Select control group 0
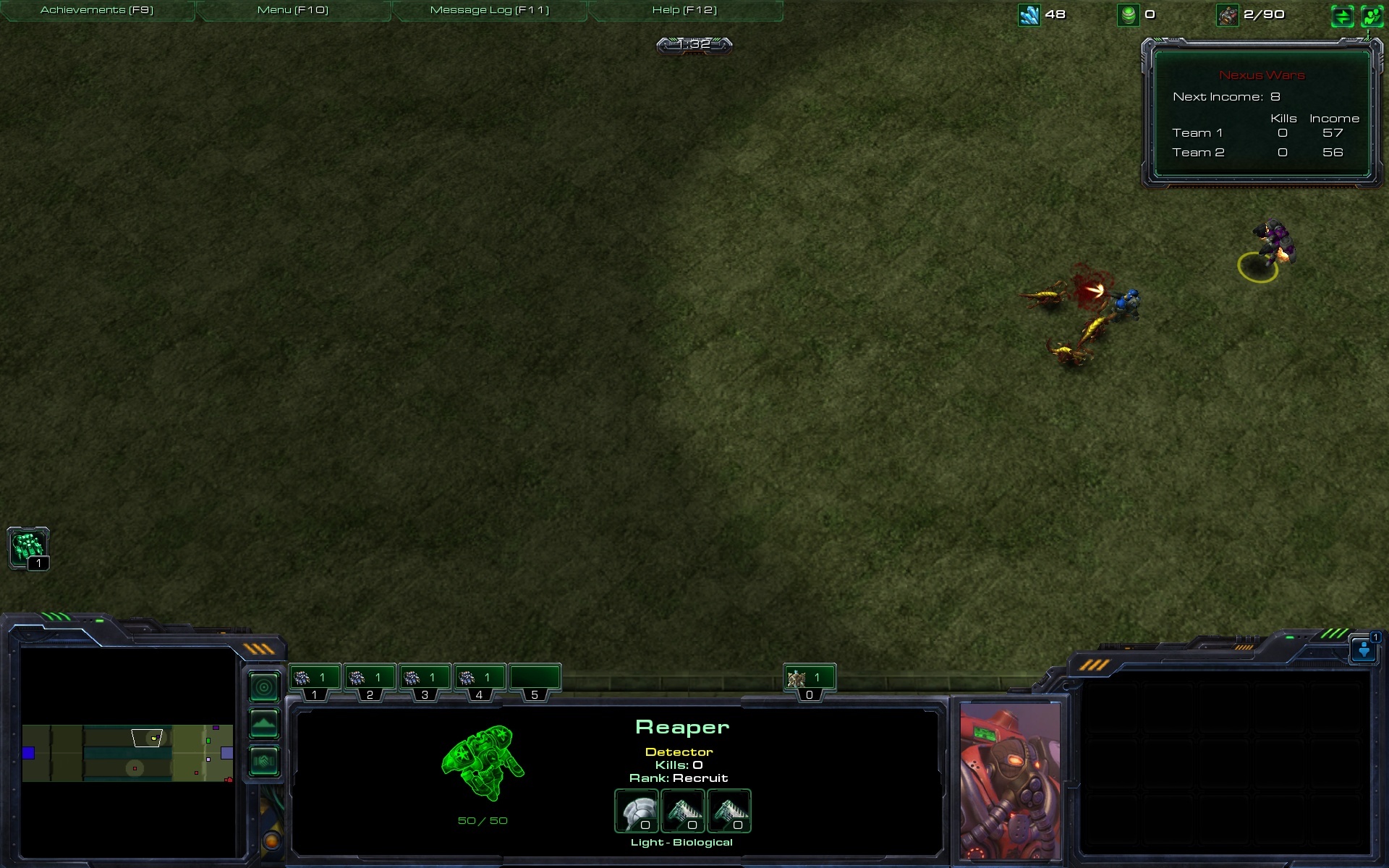The image size is (1389, 868). pyautogui.click(x=810, y=678)
